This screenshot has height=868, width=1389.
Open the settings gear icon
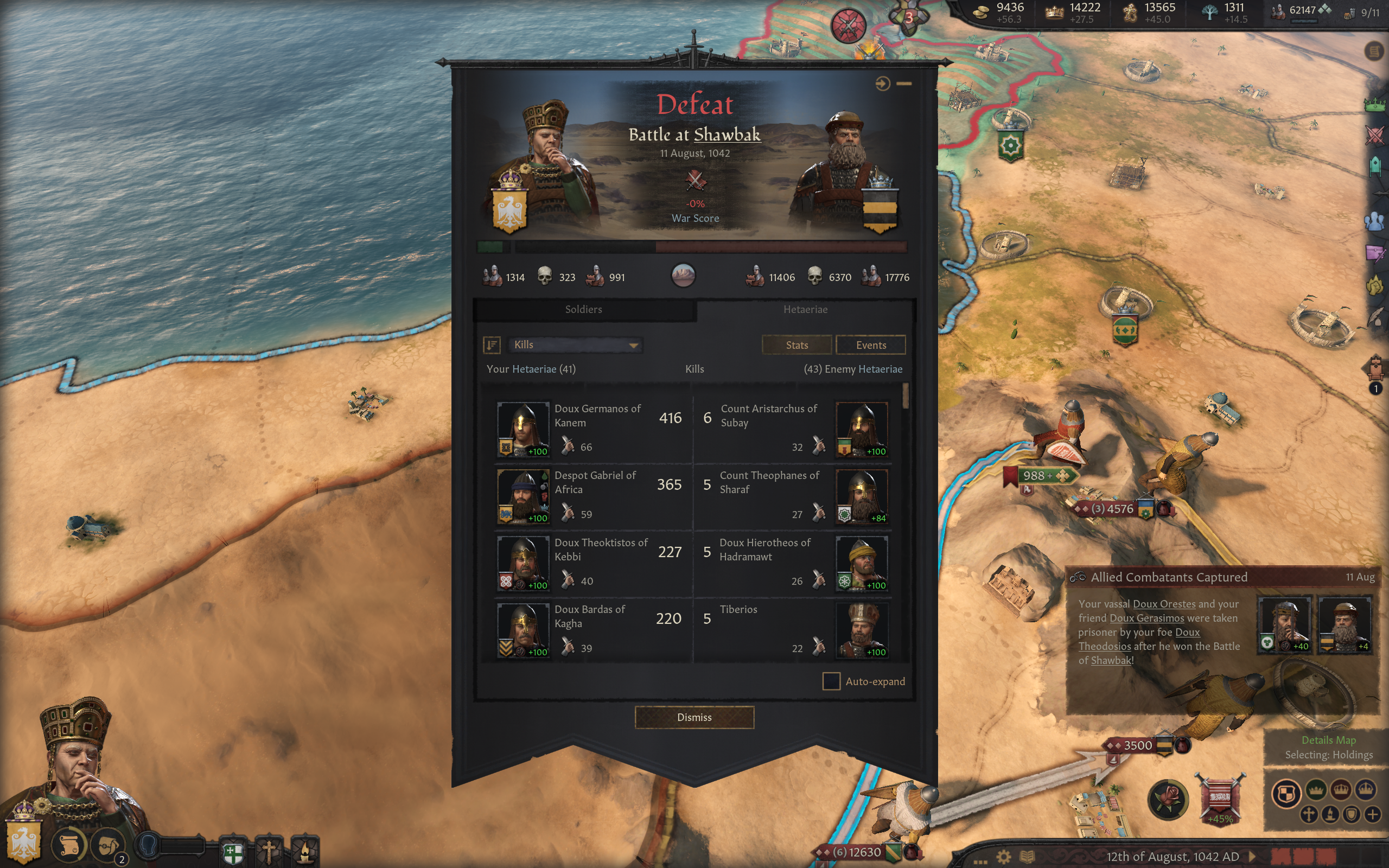pos(1003,857)
